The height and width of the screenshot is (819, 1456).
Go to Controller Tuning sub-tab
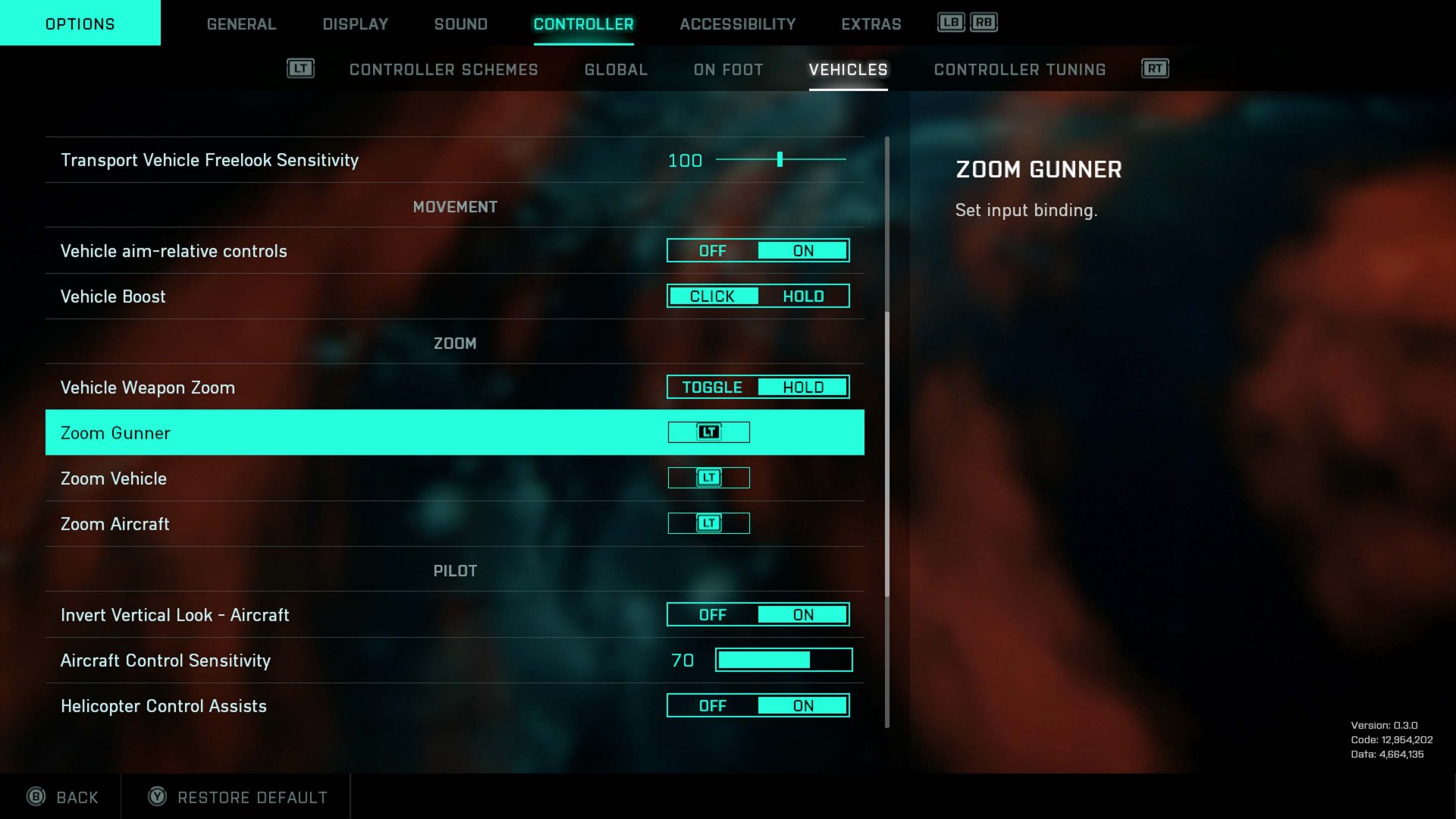pyautogui.click(x=1019, y=70)
